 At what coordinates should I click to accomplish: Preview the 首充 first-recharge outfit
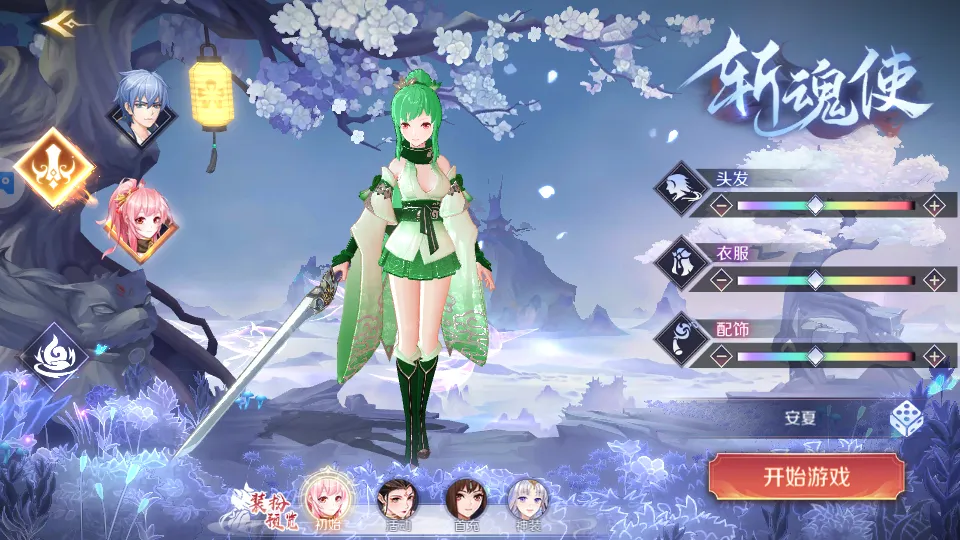465,497
